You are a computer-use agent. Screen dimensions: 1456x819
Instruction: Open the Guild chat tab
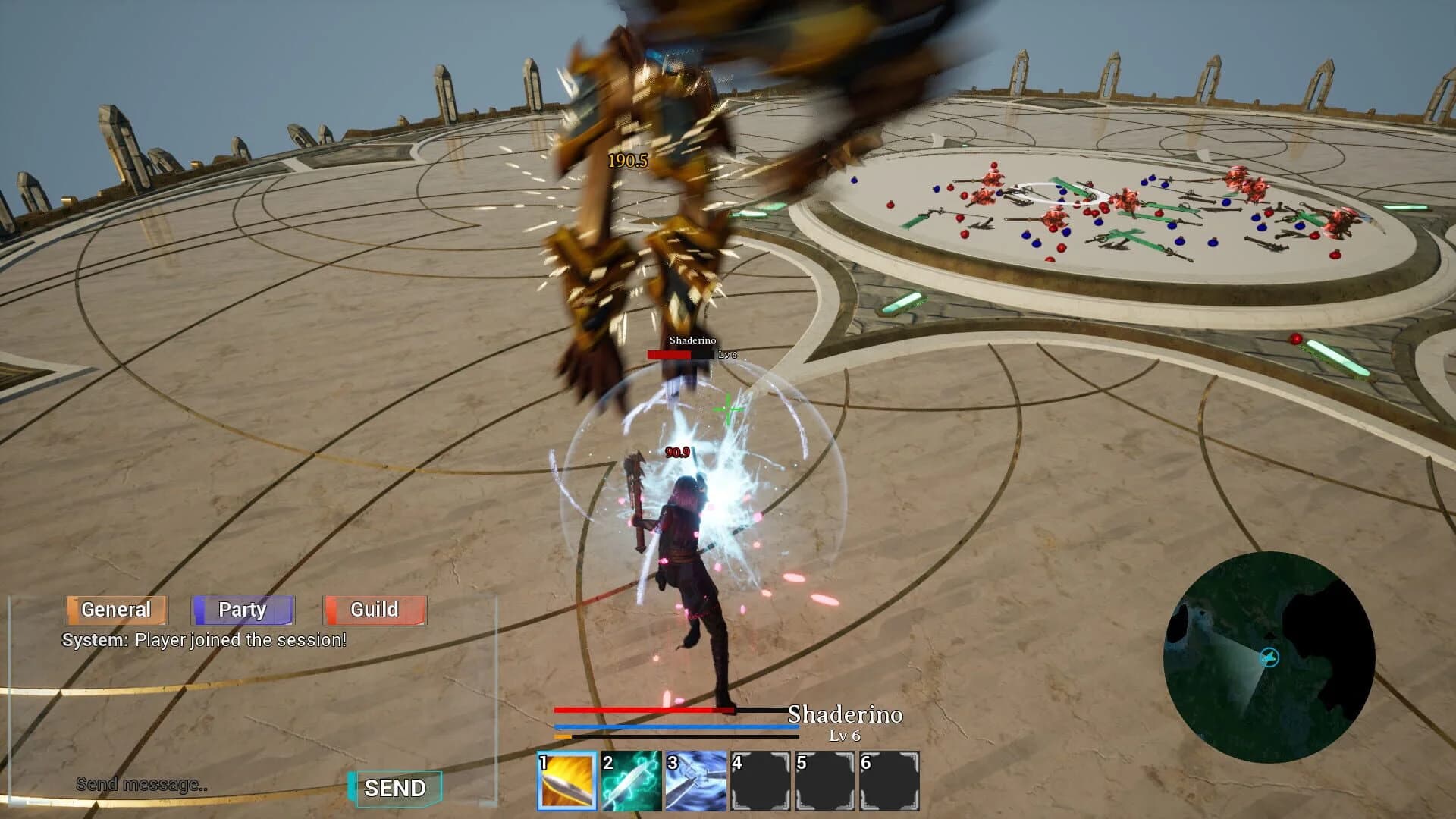coord(374,609)
